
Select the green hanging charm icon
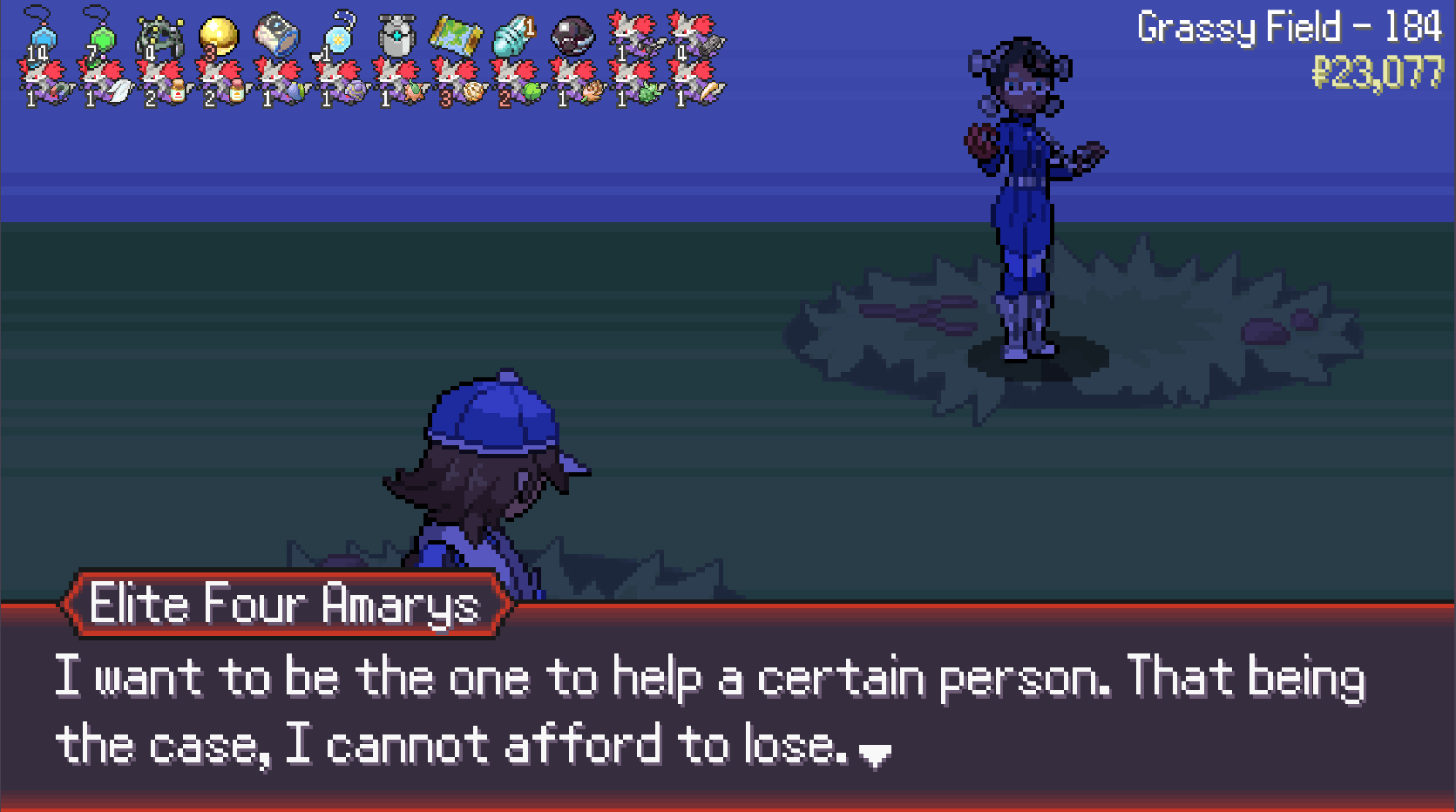101,35
